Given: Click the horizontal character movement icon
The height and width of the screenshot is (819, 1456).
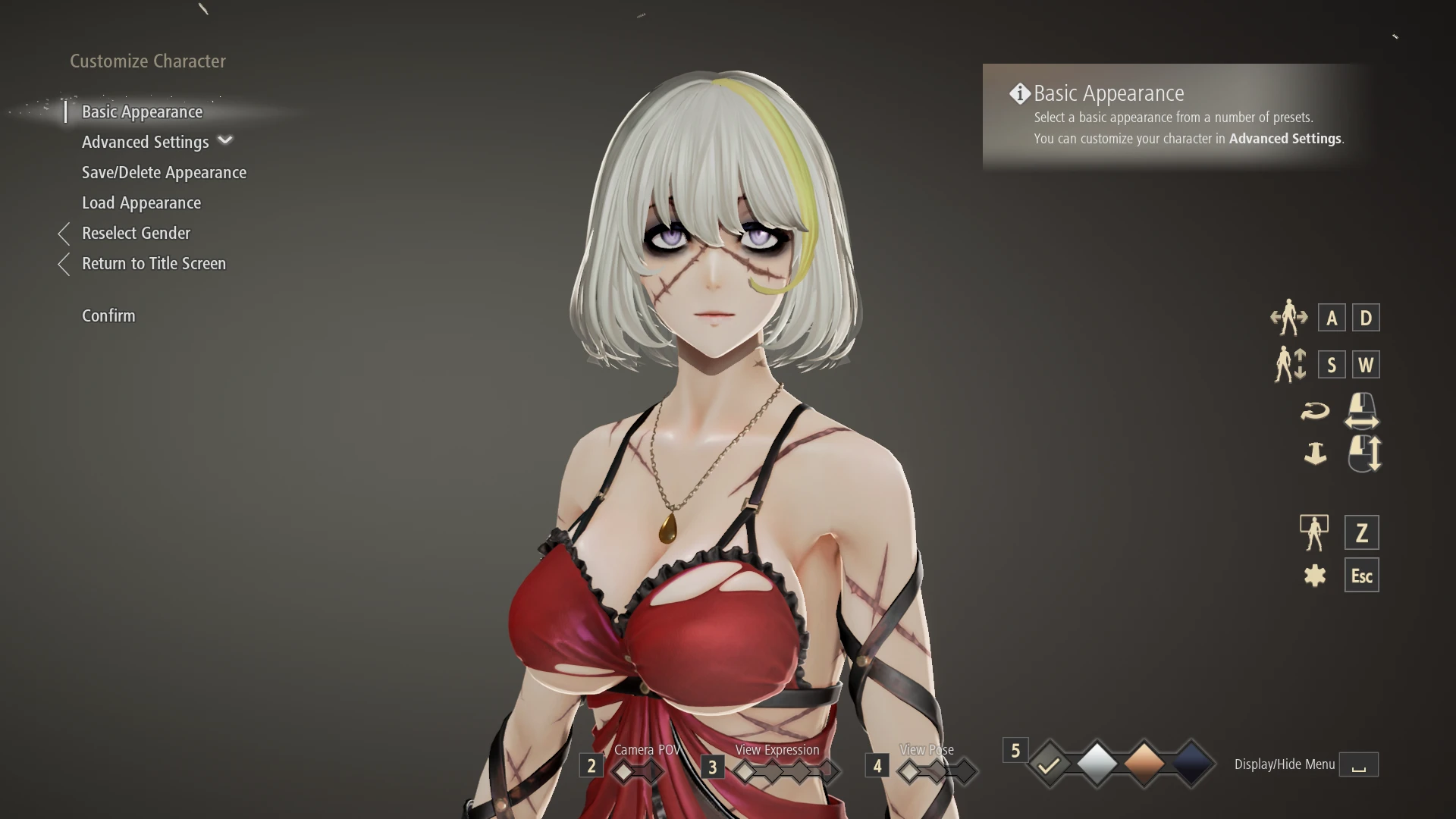Looking at the screenshot, I should pos(1289,318).
